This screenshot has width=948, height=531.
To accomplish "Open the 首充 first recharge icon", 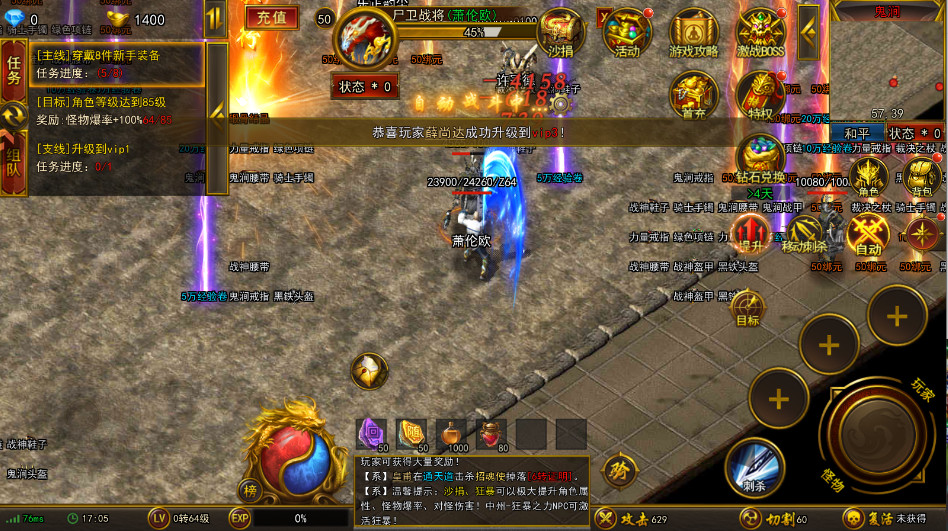I will point(693,96).
